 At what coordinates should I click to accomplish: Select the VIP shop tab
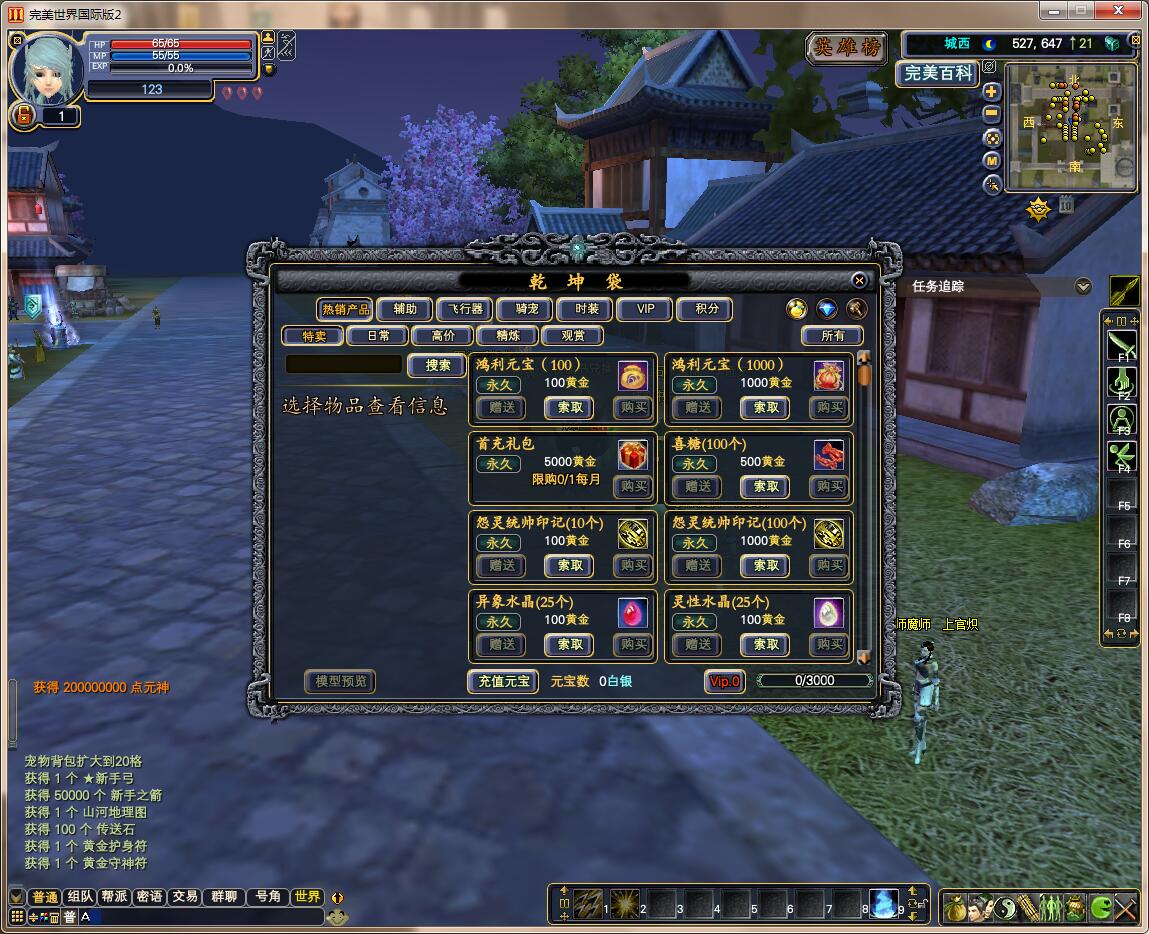(645, 309)
